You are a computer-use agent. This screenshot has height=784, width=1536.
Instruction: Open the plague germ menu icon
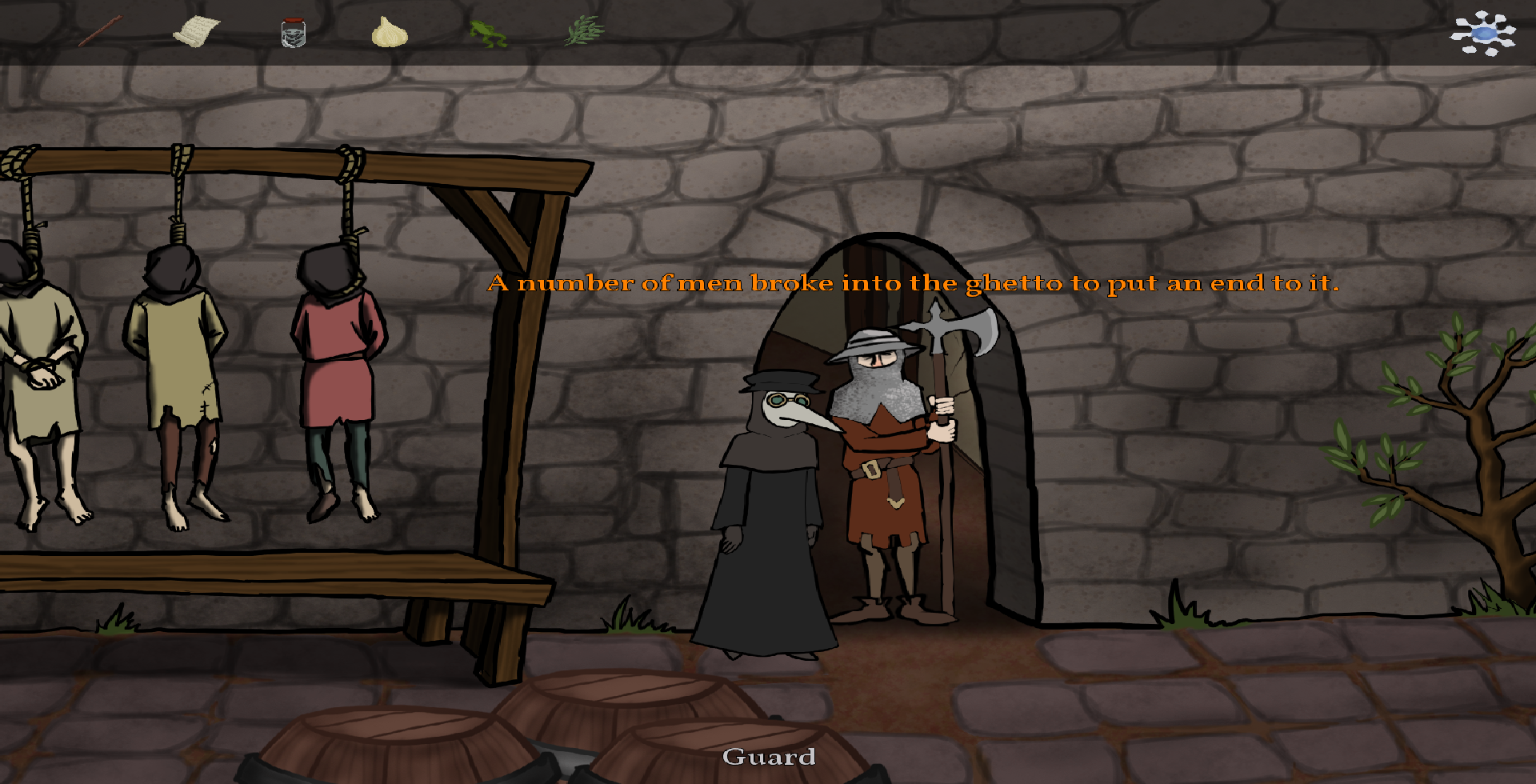point(1484,33)
